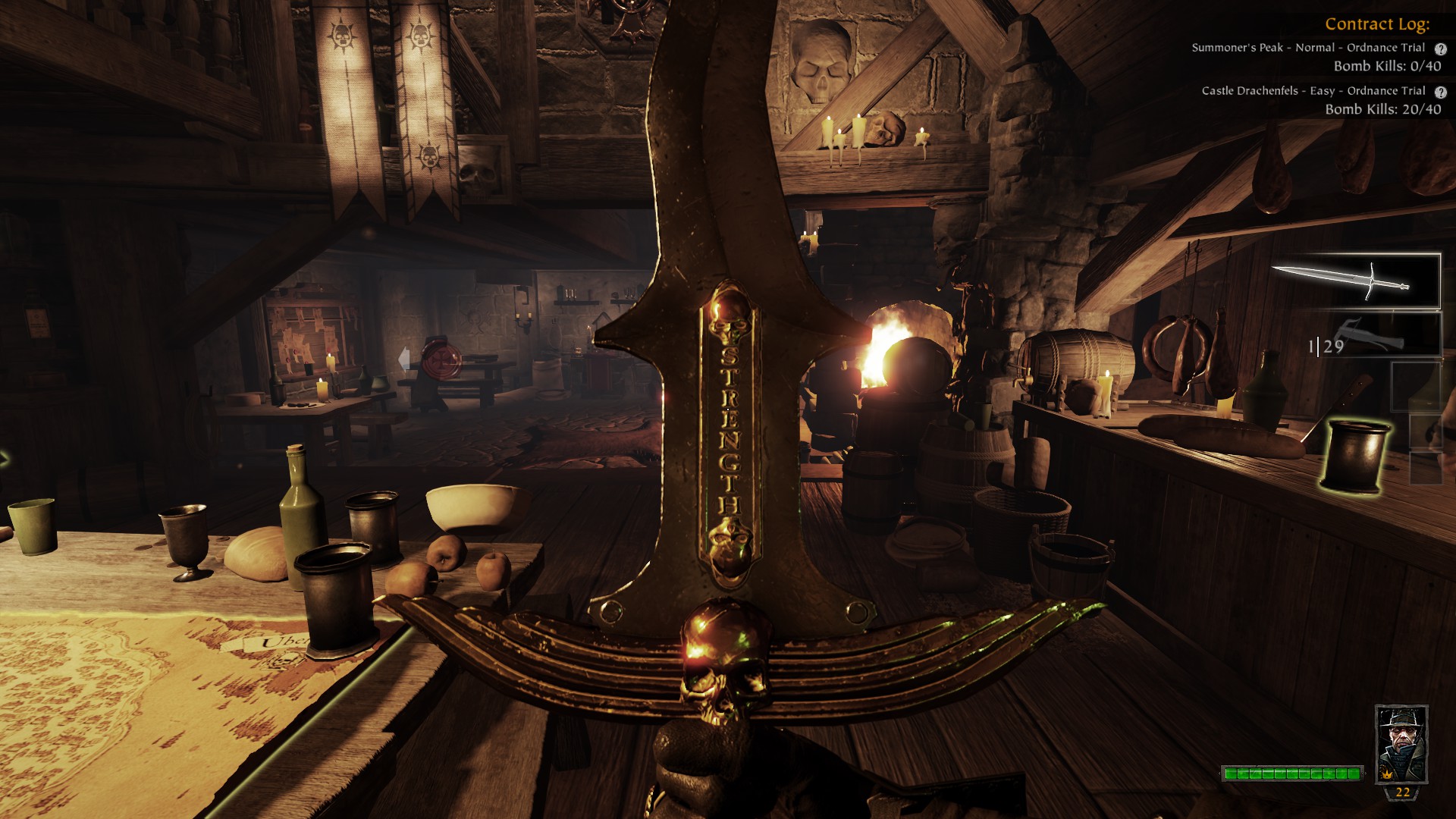Click the help icon beside Summoner's Peak contract
This screenshot has width=1456, height=819.
click(1440, 49)
